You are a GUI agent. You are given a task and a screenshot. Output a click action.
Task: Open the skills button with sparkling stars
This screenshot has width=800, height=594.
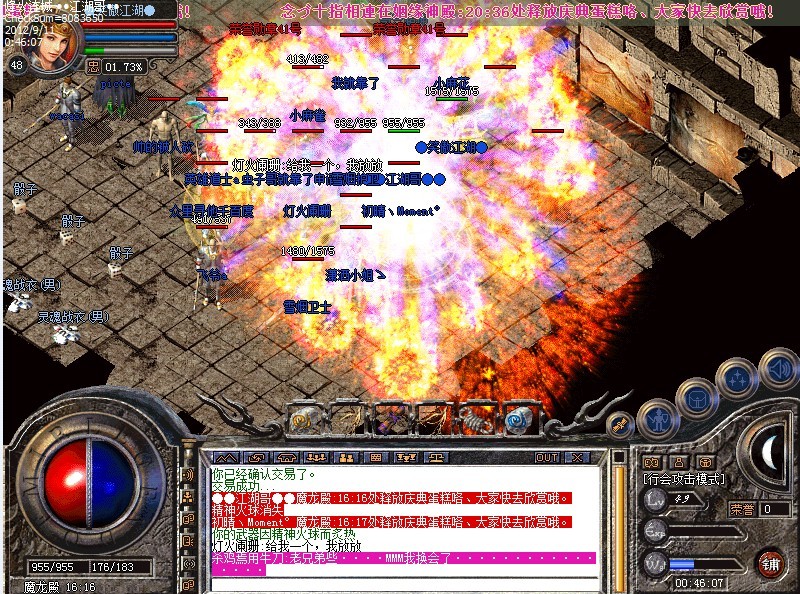coord(737,380)
